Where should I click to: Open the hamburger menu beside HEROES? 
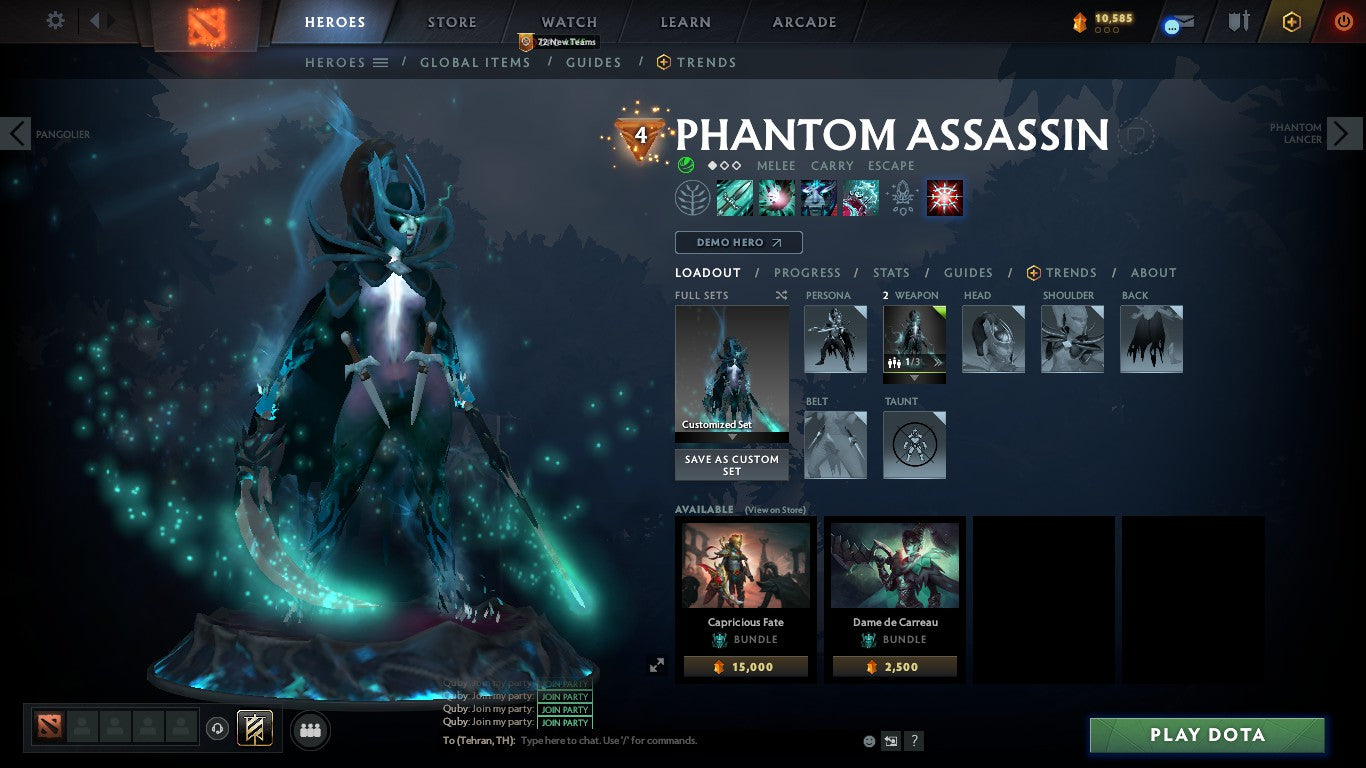(x=381, y=62)
